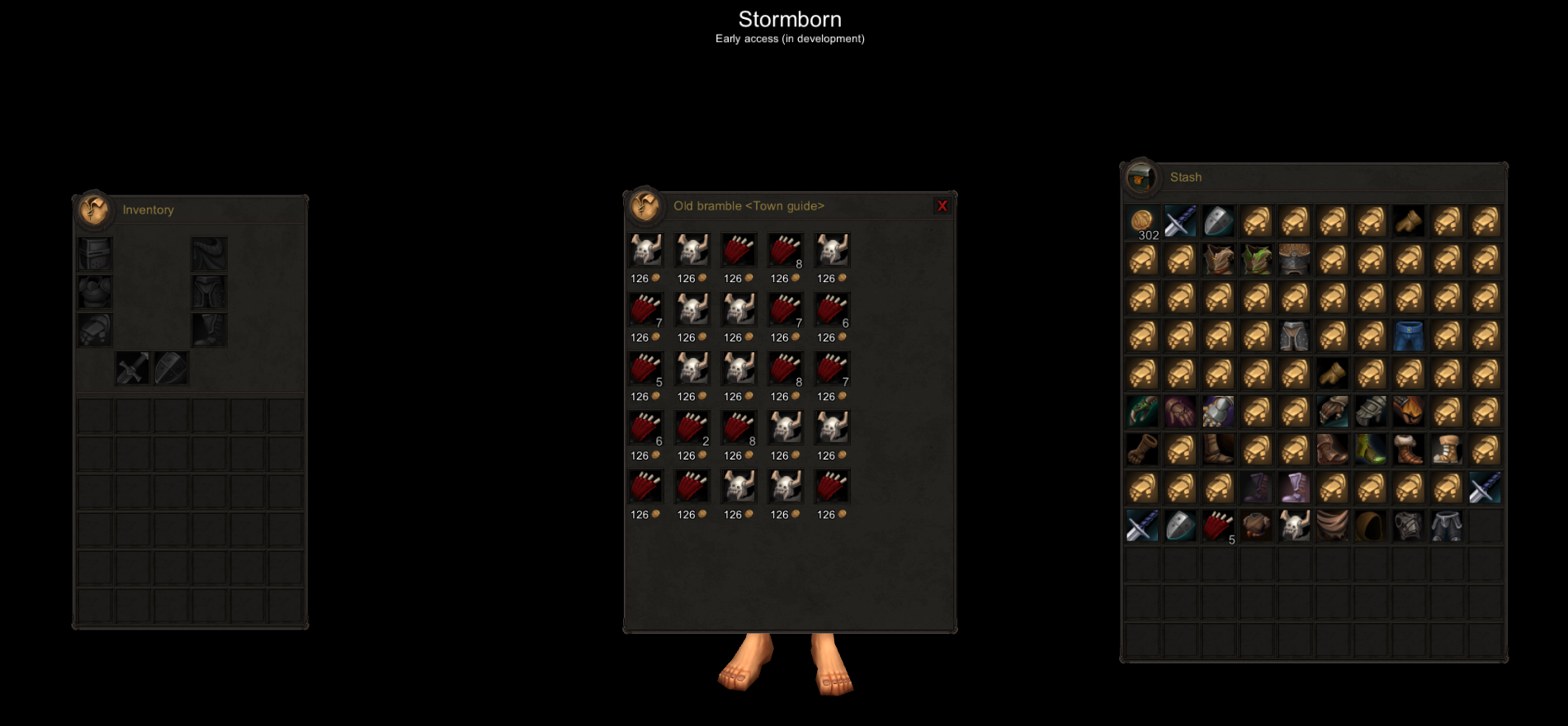Select the green leafy tunic in the Stash
This screenshot has width=1568, height=726.
[1256, 260]
